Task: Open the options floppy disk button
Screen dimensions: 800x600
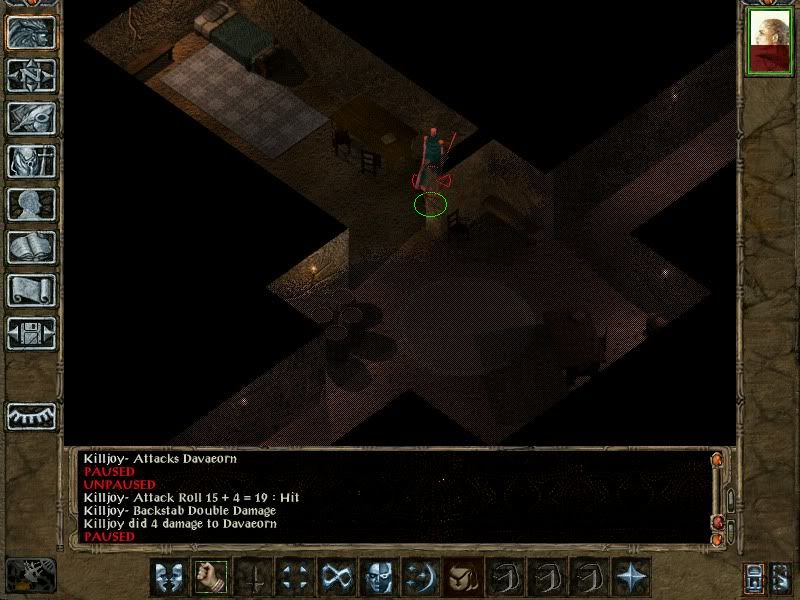Action: click(31, 333)
